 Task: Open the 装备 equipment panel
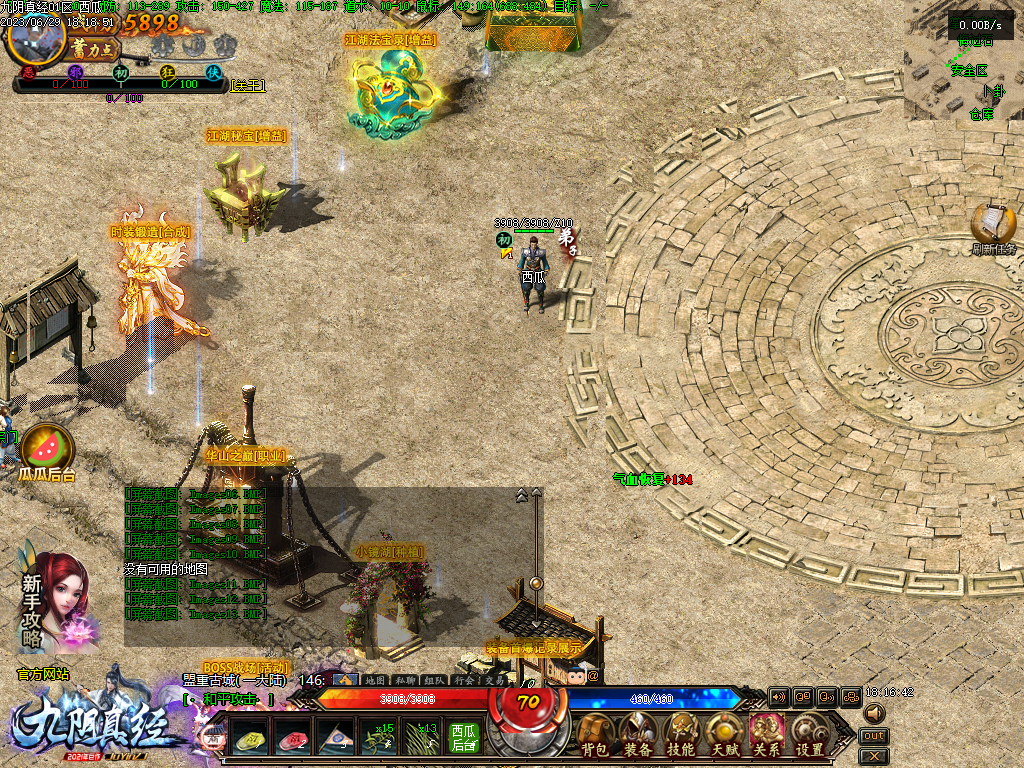pyautogui.click(x=639, y=735)
